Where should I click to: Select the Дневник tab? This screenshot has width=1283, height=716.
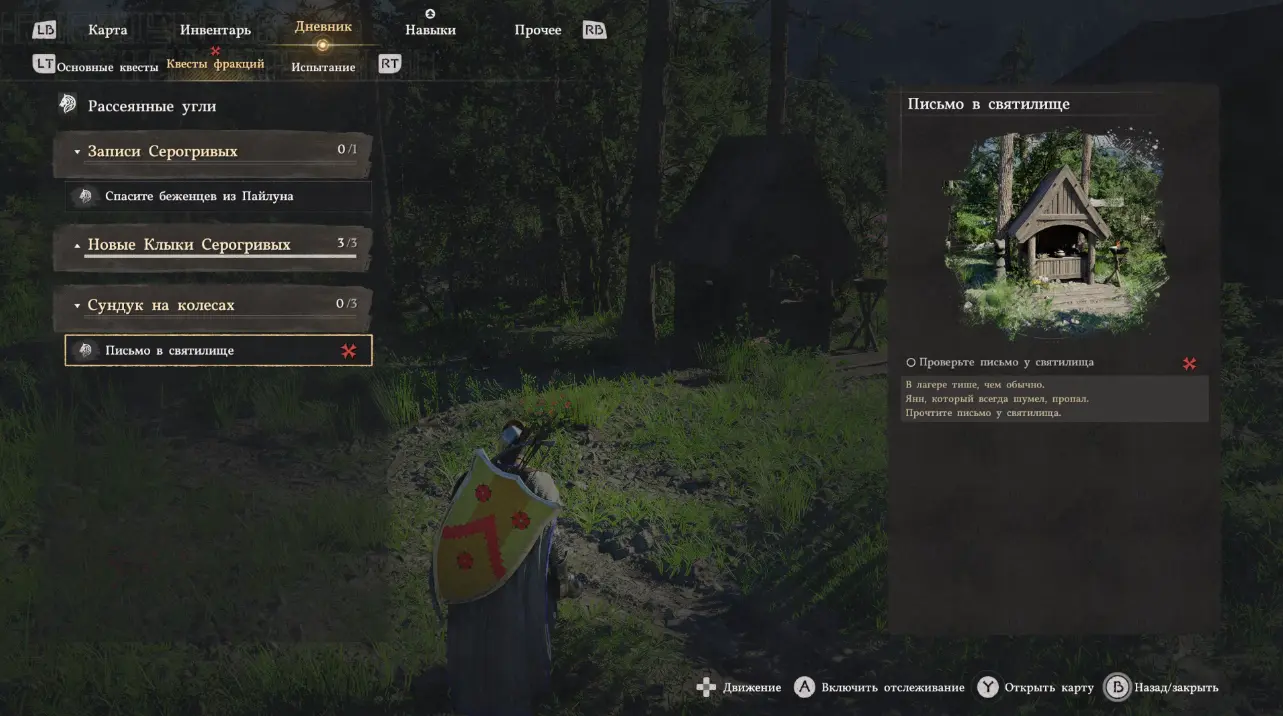[x=323, y=27]
